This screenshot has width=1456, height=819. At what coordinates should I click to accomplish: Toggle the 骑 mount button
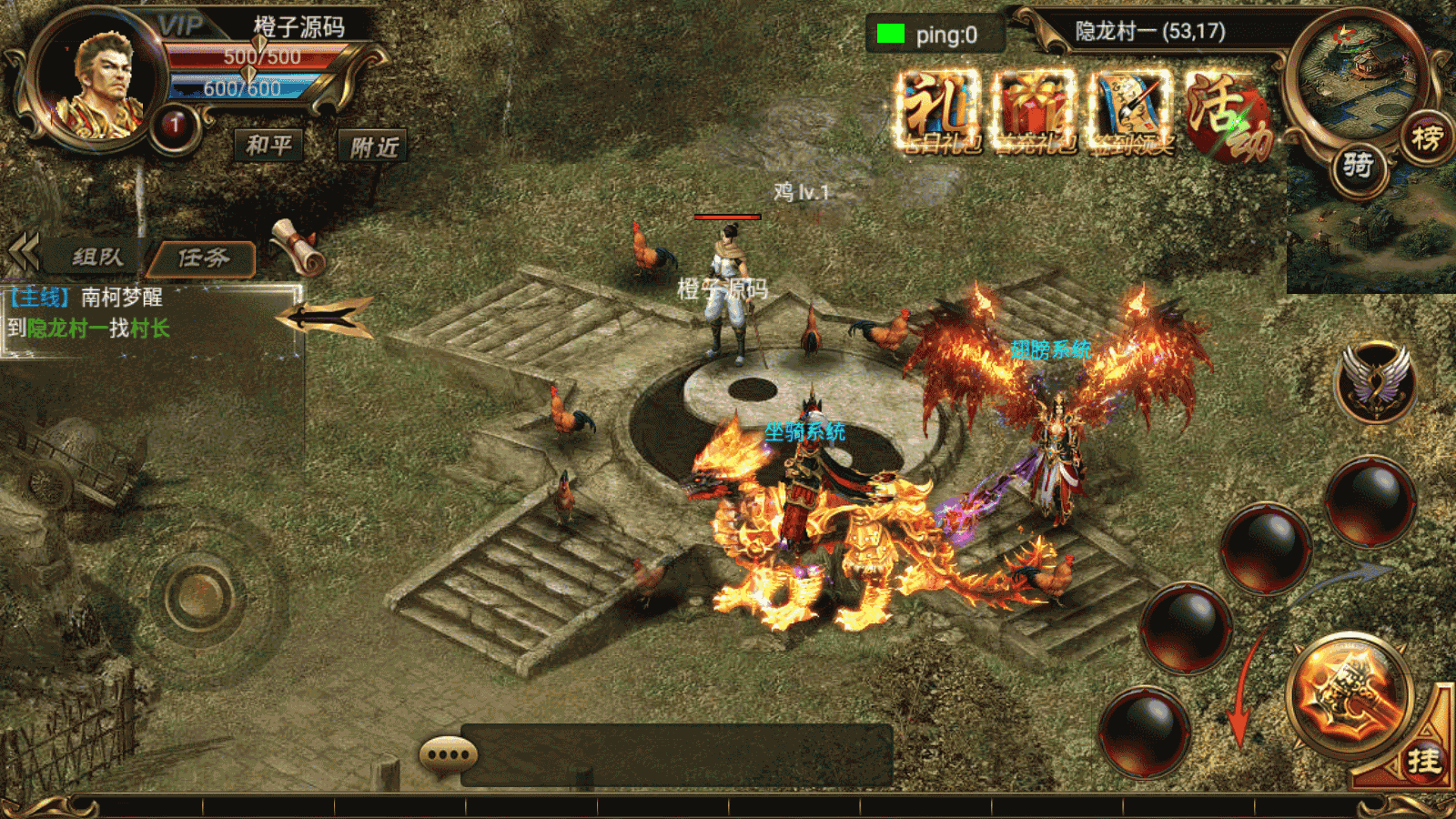coord(1358,166)
